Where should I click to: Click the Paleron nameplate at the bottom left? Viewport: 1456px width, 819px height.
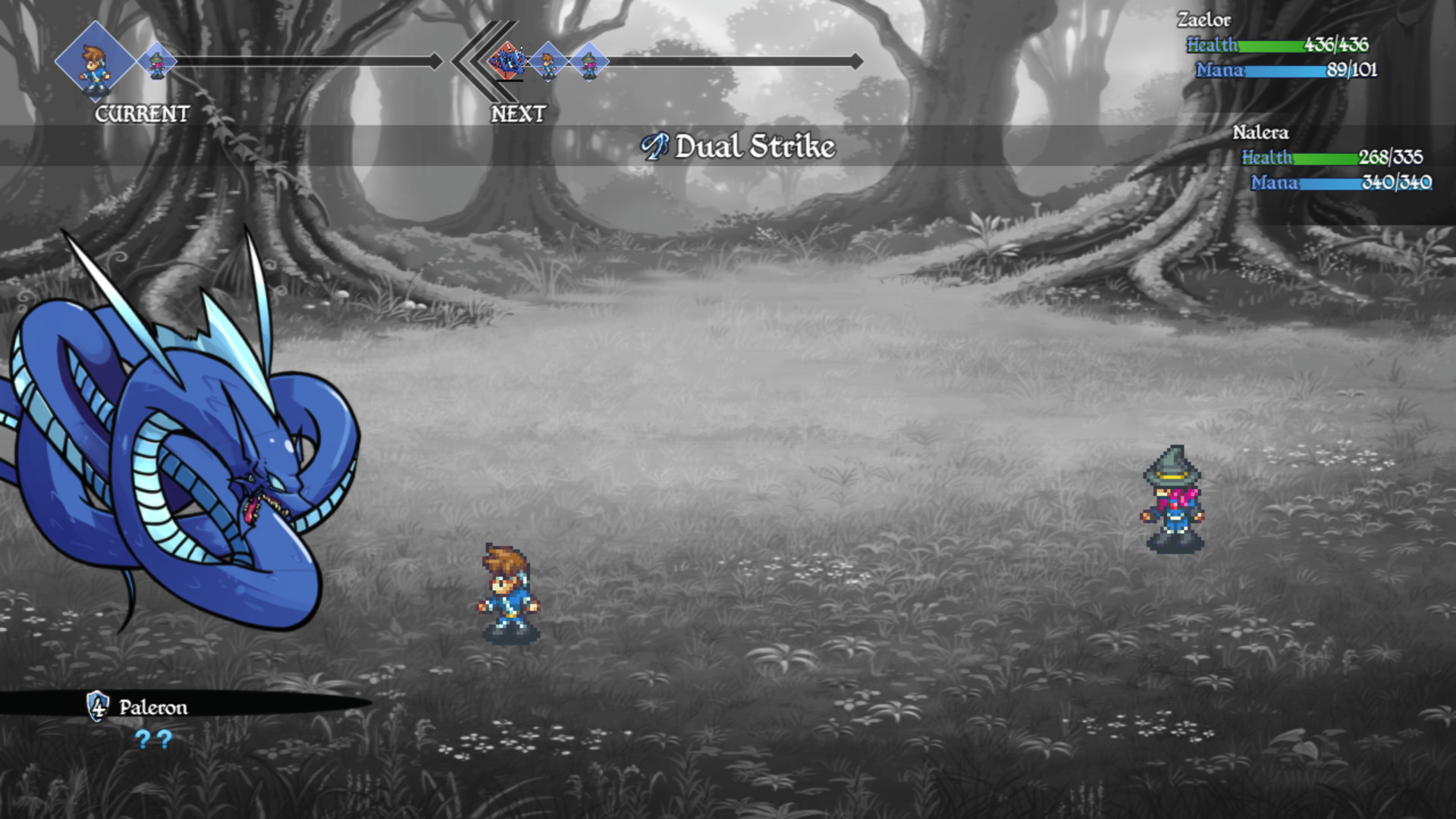coord(152,707)
